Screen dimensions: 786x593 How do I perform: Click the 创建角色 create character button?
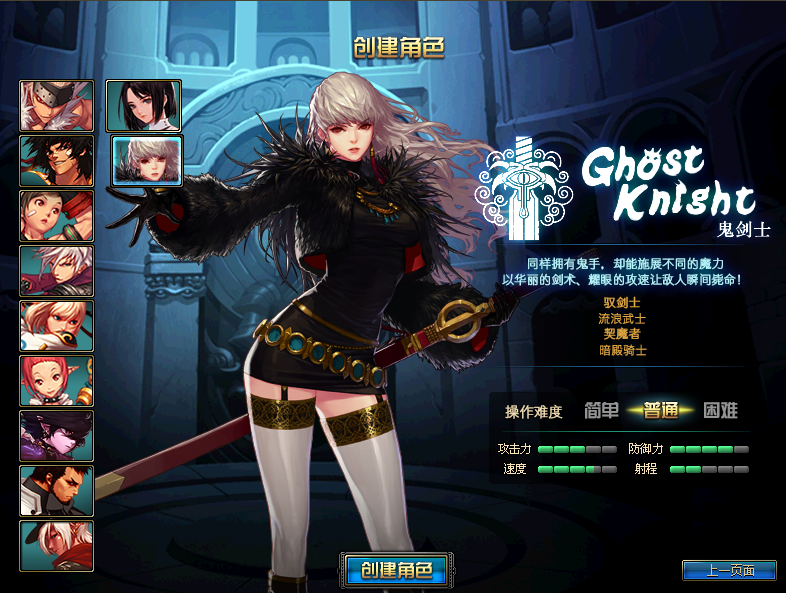pyautogui.click(x=392, y=570)
